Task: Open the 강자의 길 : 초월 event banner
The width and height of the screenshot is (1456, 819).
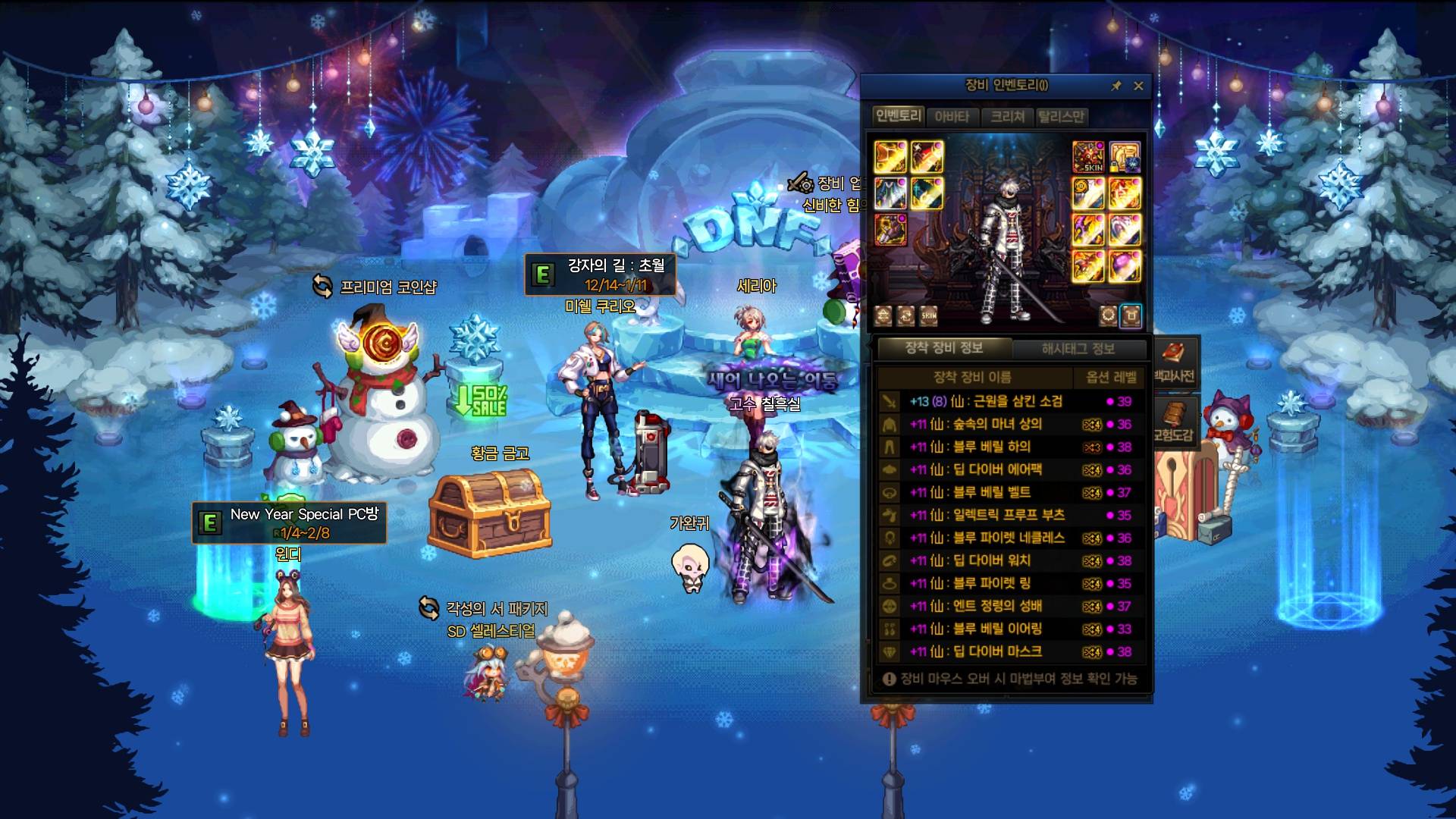Action: pyautogui.click(x=600, y=275)
